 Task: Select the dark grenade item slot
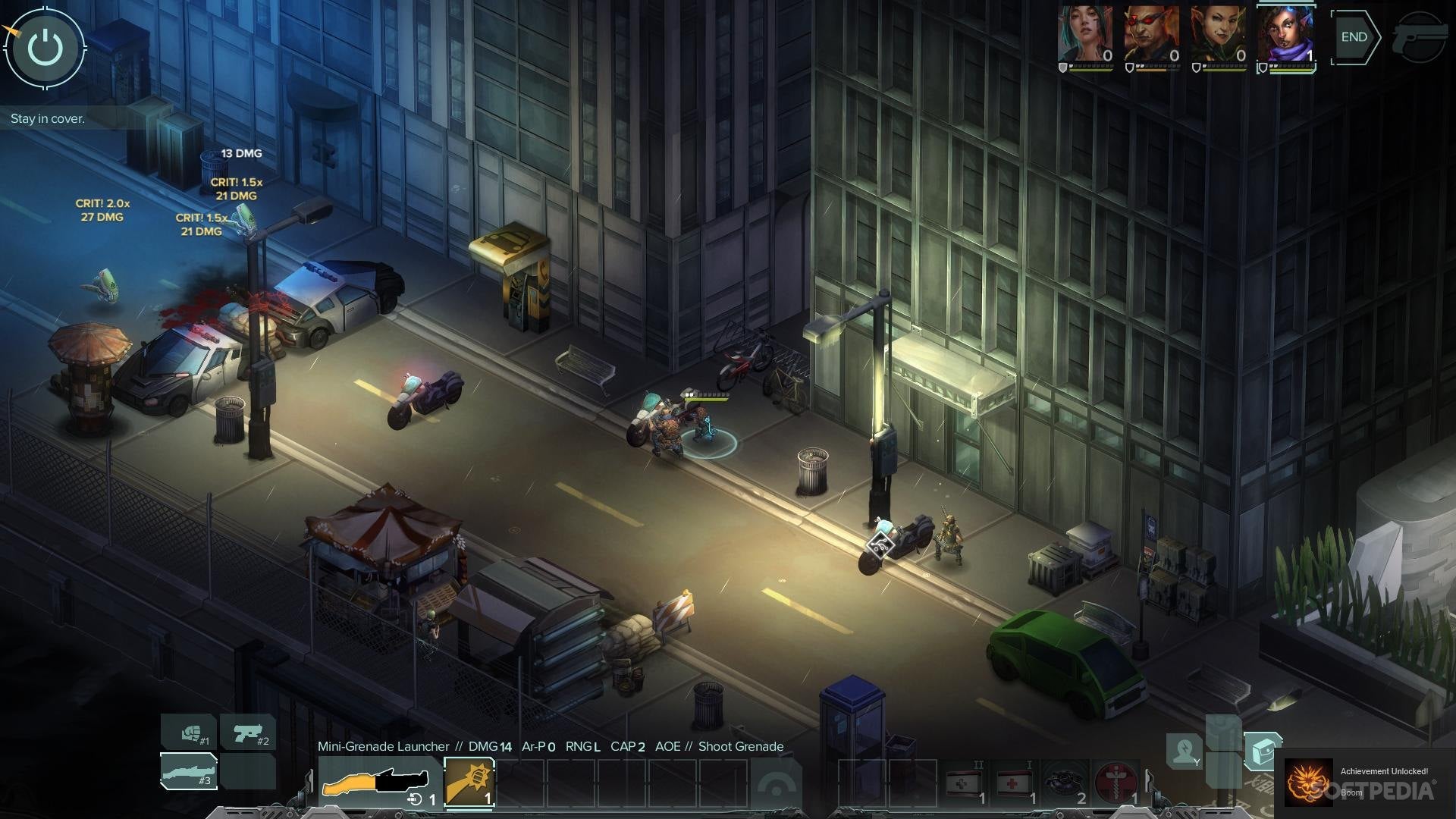click(x=1065, y=783)
